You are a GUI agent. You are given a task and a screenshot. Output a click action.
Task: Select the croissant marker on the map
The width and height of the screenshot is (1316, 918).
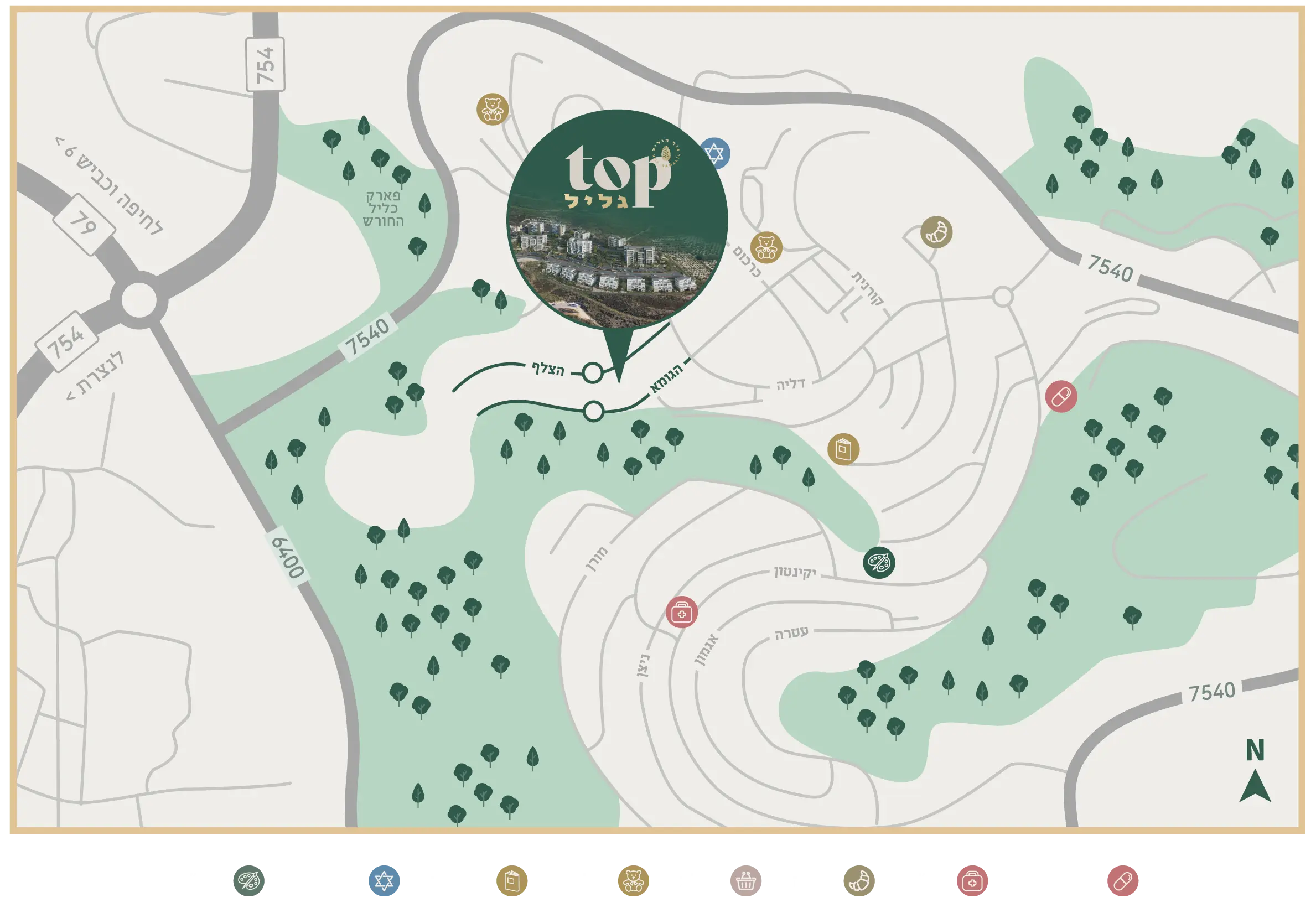coord(936,232)
